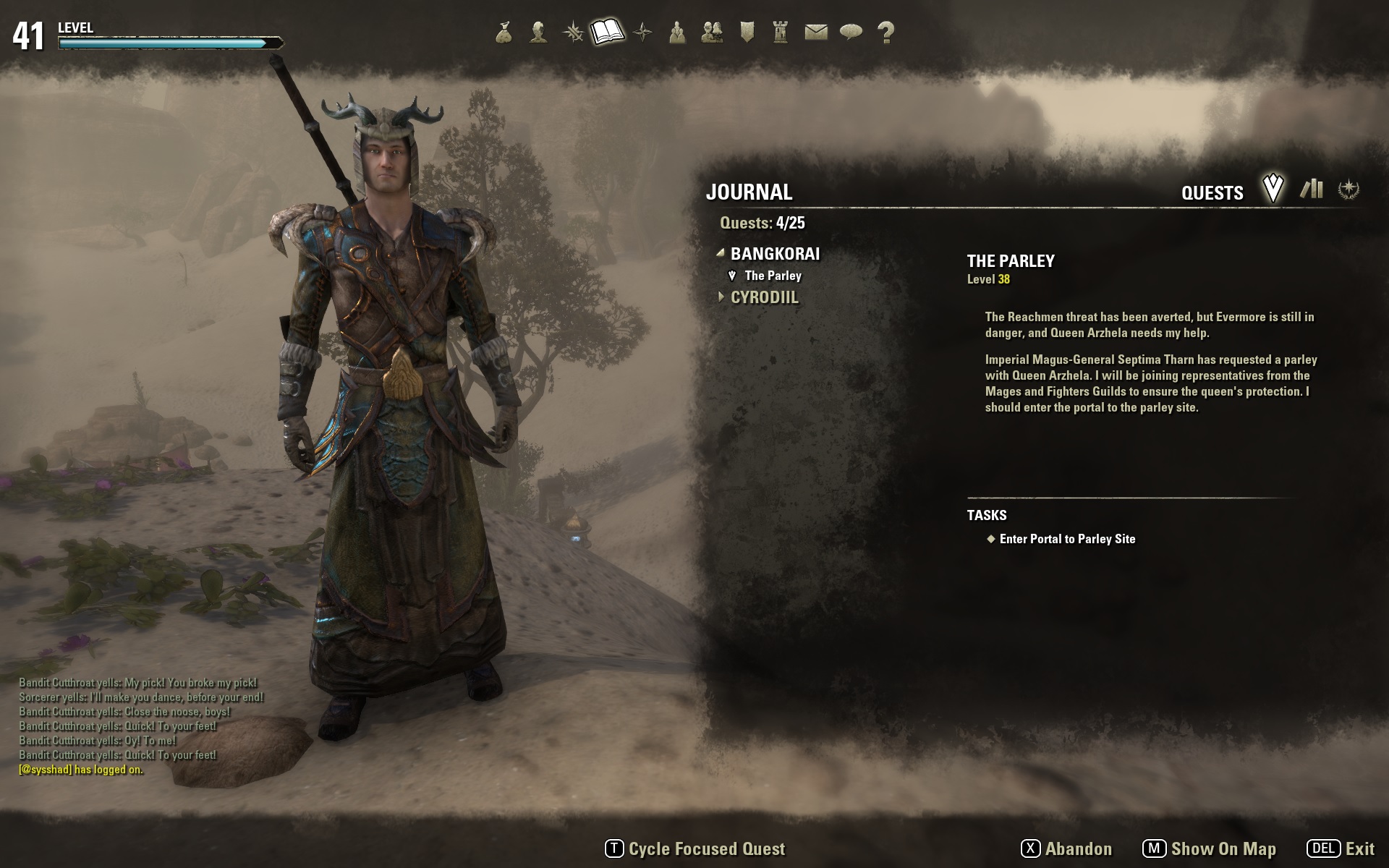1389x868 pixels.
Task: Open the map compass-star icon
Action: tap(642, 33)
